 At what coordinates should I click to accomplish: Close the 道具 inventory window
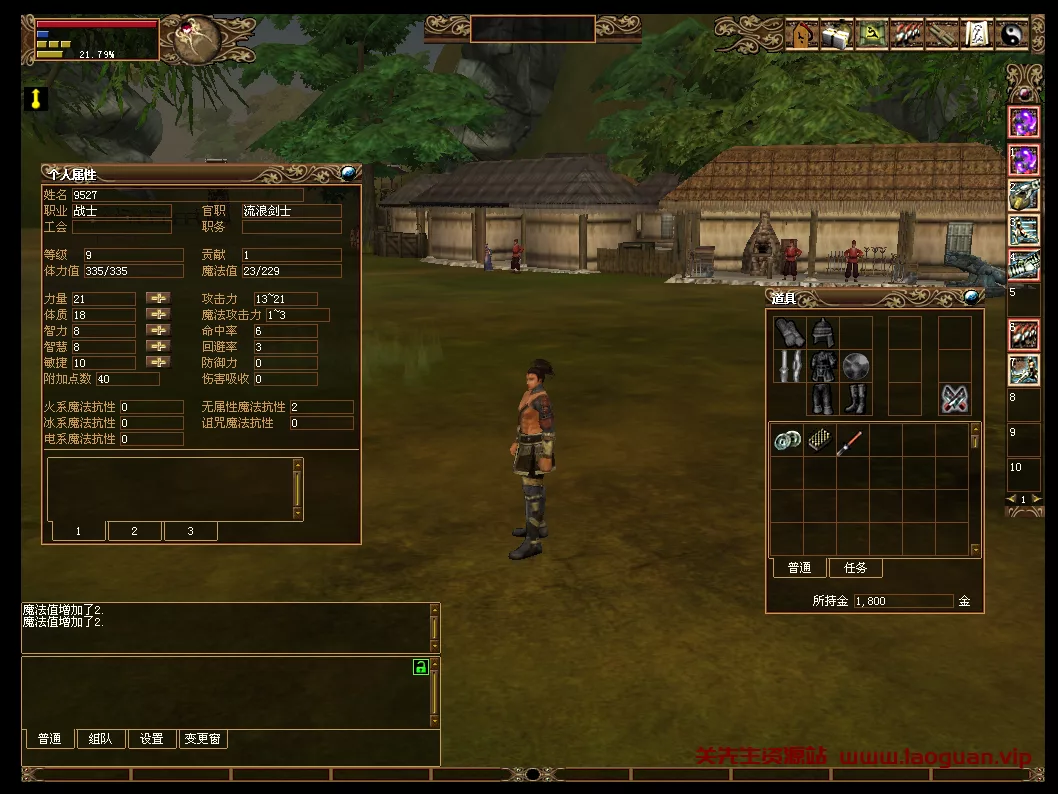970,296
